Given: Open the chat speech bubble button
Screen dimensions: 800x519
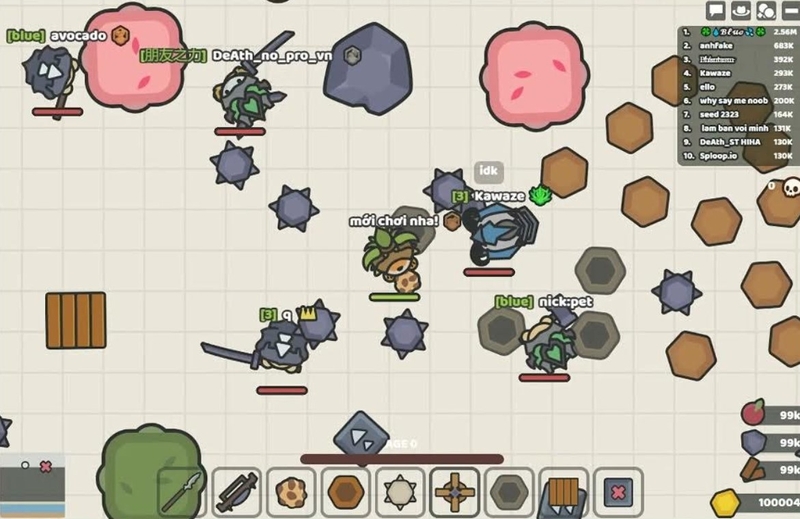Looking at the screenshot, I should tap(715, 11).
